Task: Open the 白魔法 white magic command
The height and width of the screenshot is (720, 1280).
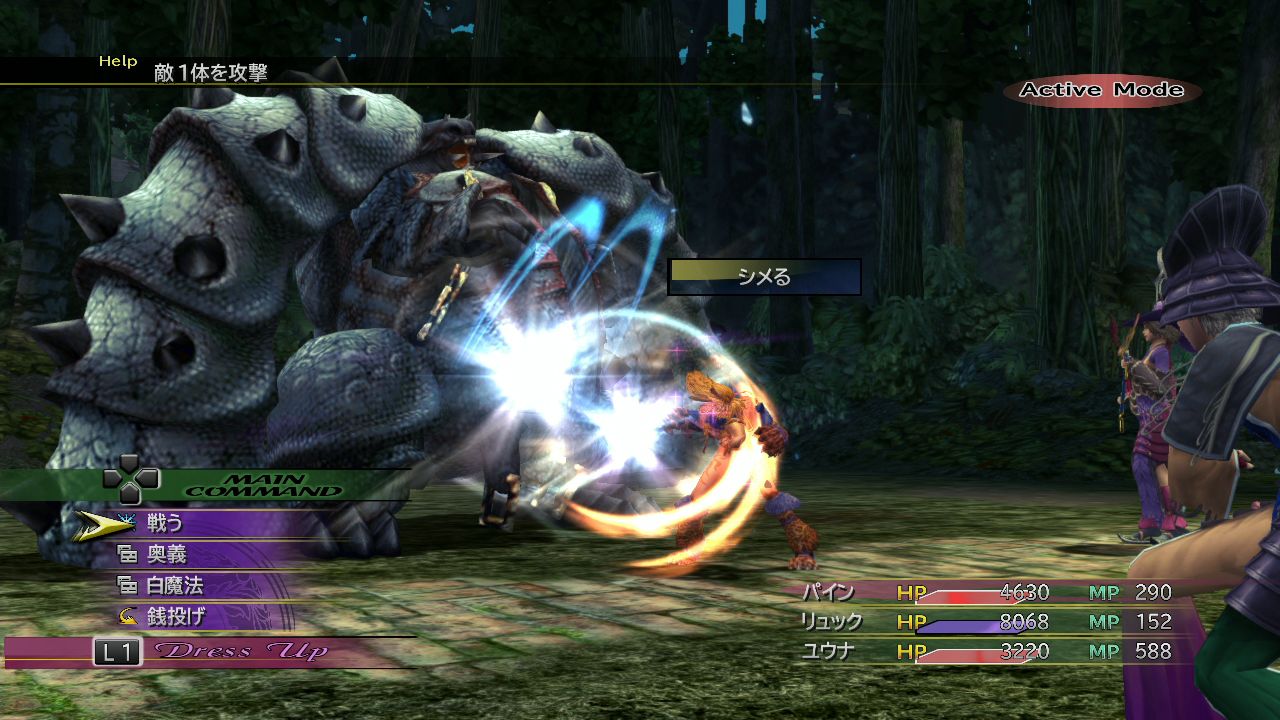Action: (174, 586)
